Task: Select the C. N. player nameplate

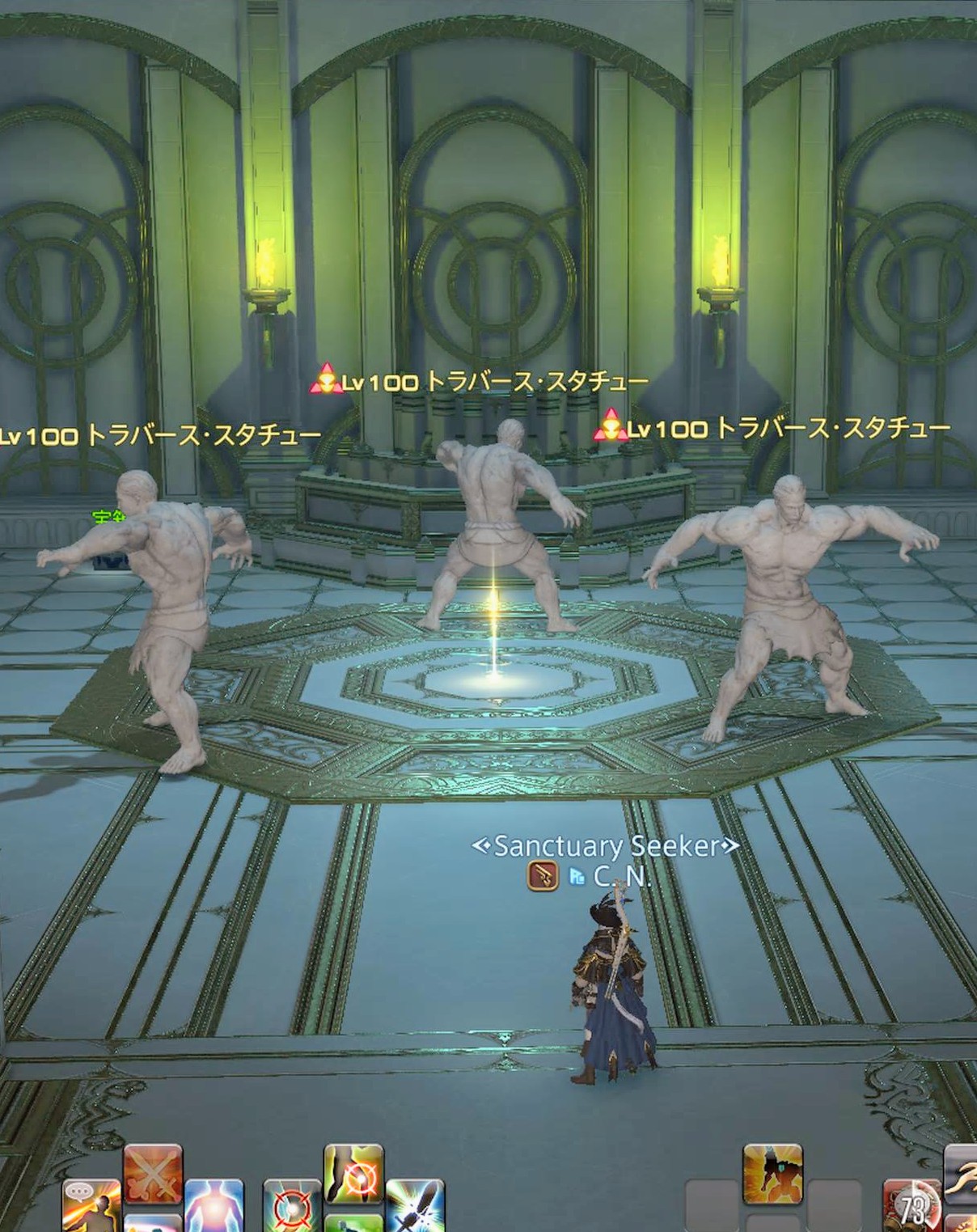Action: tap(621, 876)
